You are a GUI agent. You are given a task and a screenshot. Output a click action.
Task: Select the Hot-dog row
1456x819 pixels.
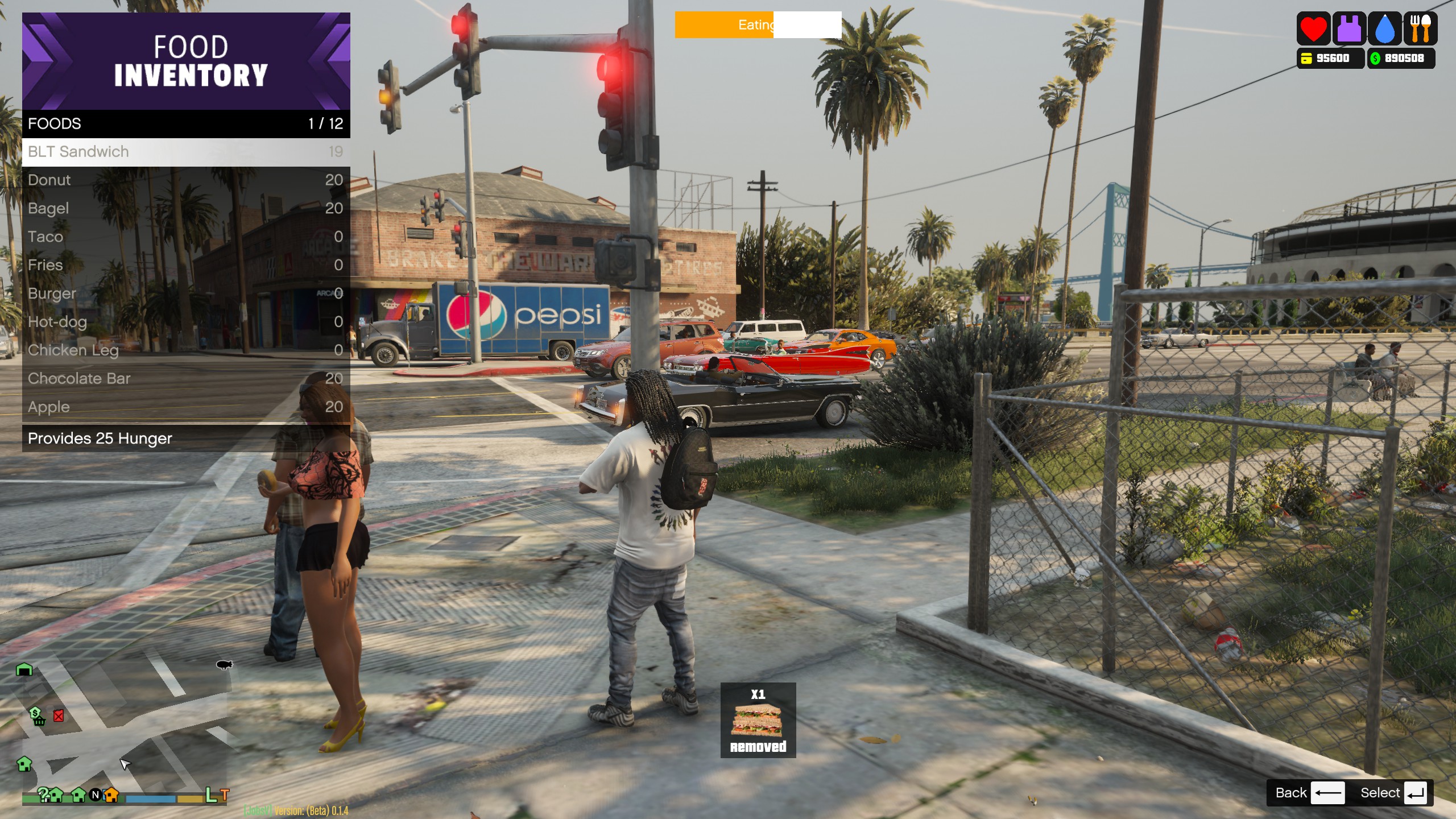[185, 322]
